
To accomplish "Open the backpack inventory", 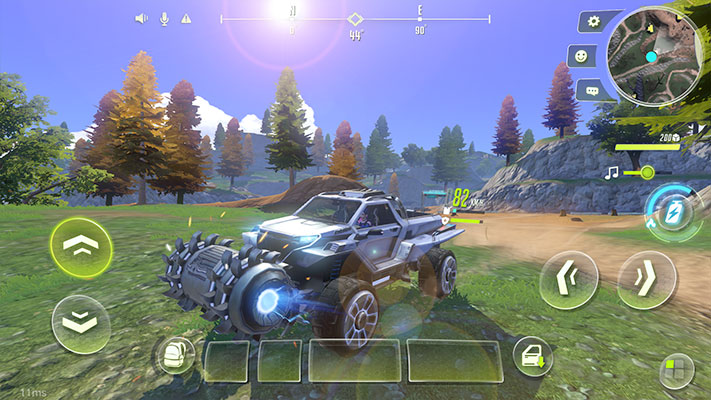I will [x=176, y=355].
